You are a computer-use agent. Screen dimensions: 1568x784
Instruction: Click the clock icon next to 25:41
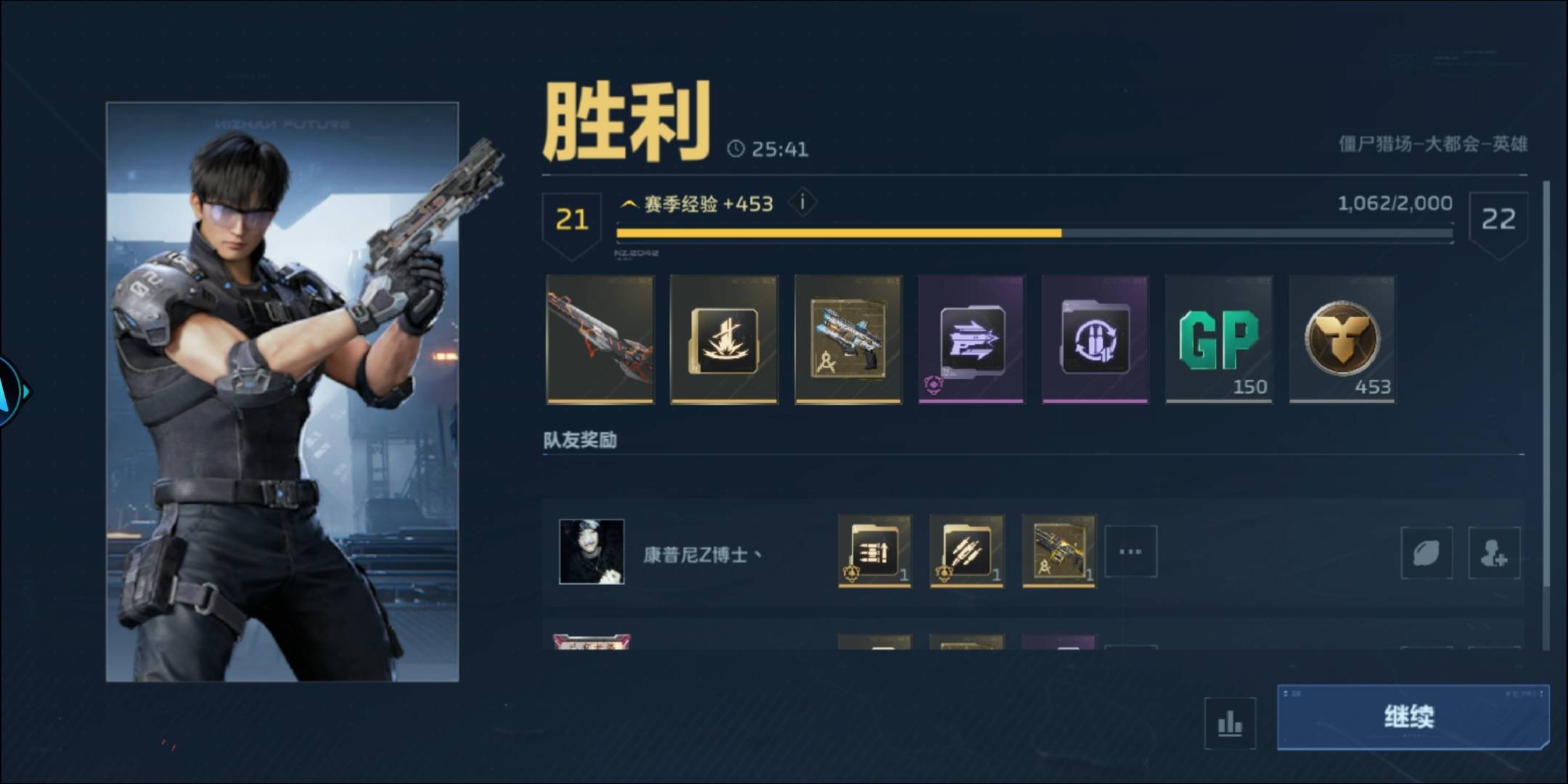[x=736, y=149]
